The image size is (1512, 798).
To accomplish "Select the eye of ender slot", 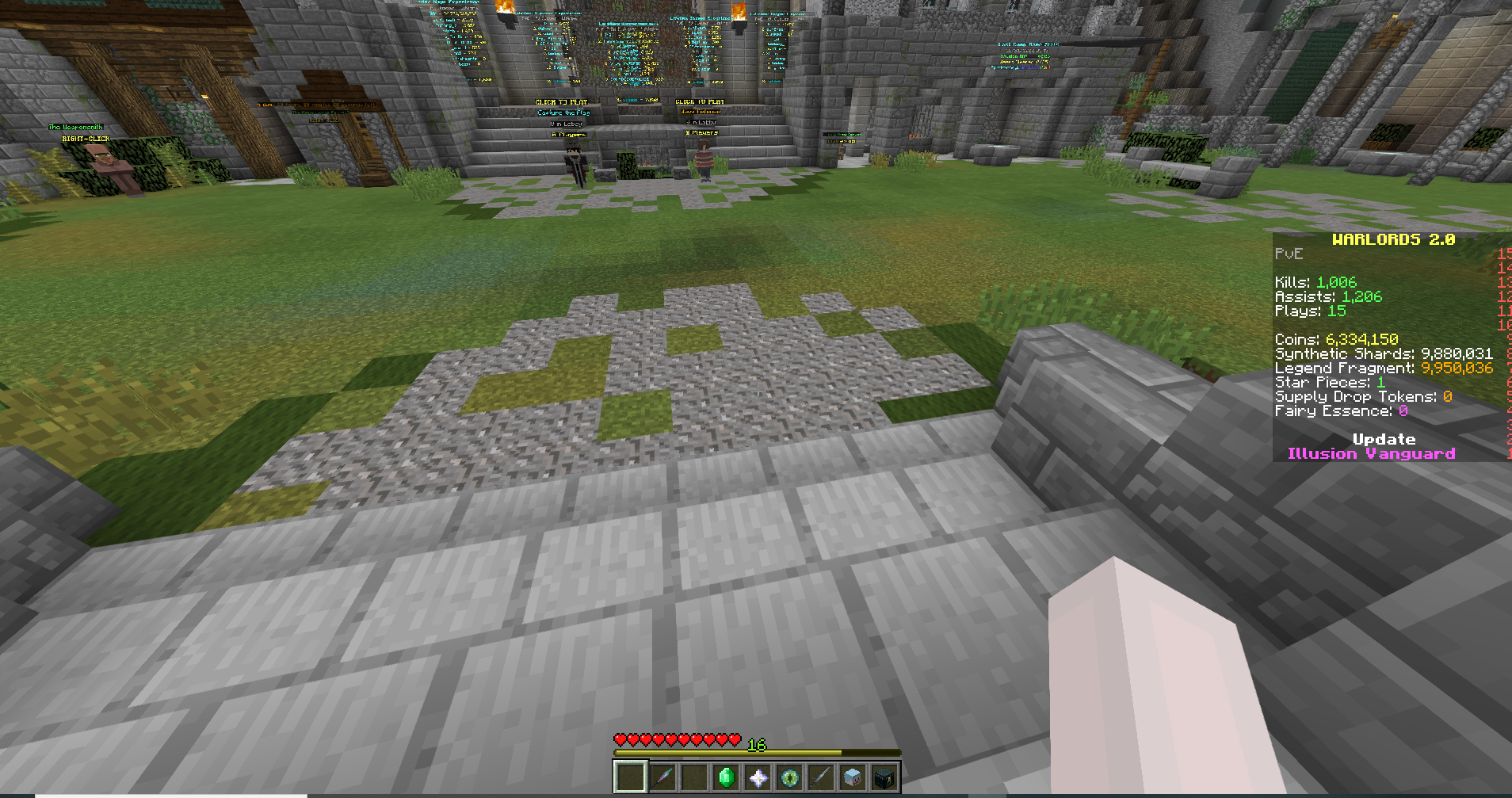I will [789, 777].
